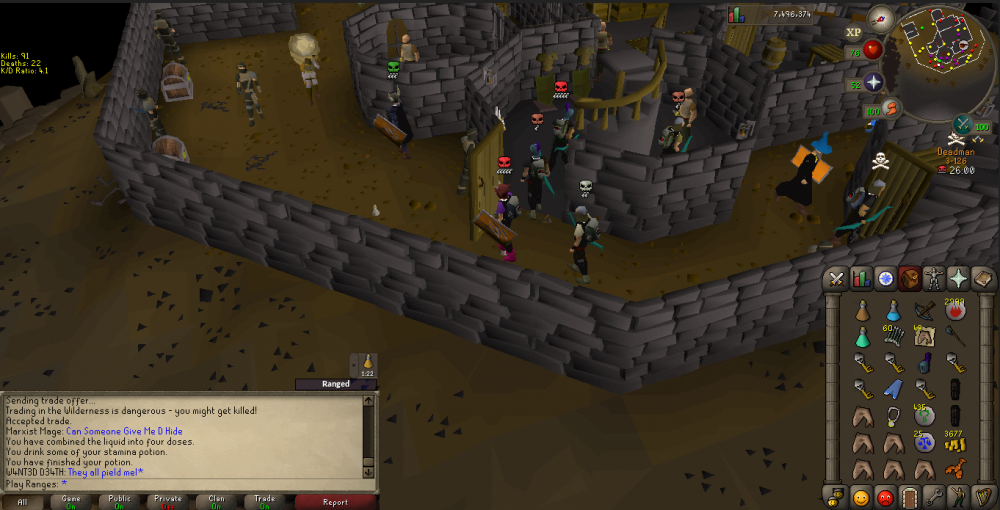
Task: Toggle the XP drops button
Action: [x=853, y=32]
